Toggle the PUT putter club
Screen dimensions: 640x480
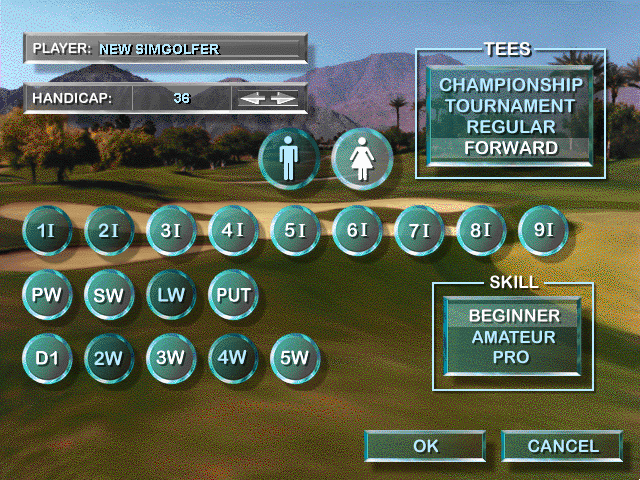pos(233,295)
